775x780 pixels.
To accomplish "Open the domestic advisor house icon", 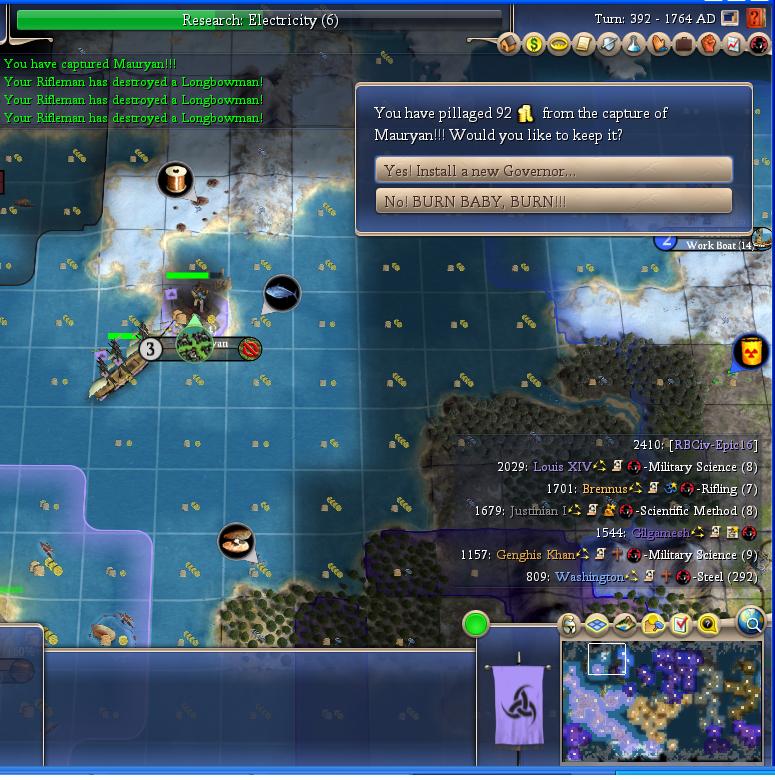I will point(509,44).
